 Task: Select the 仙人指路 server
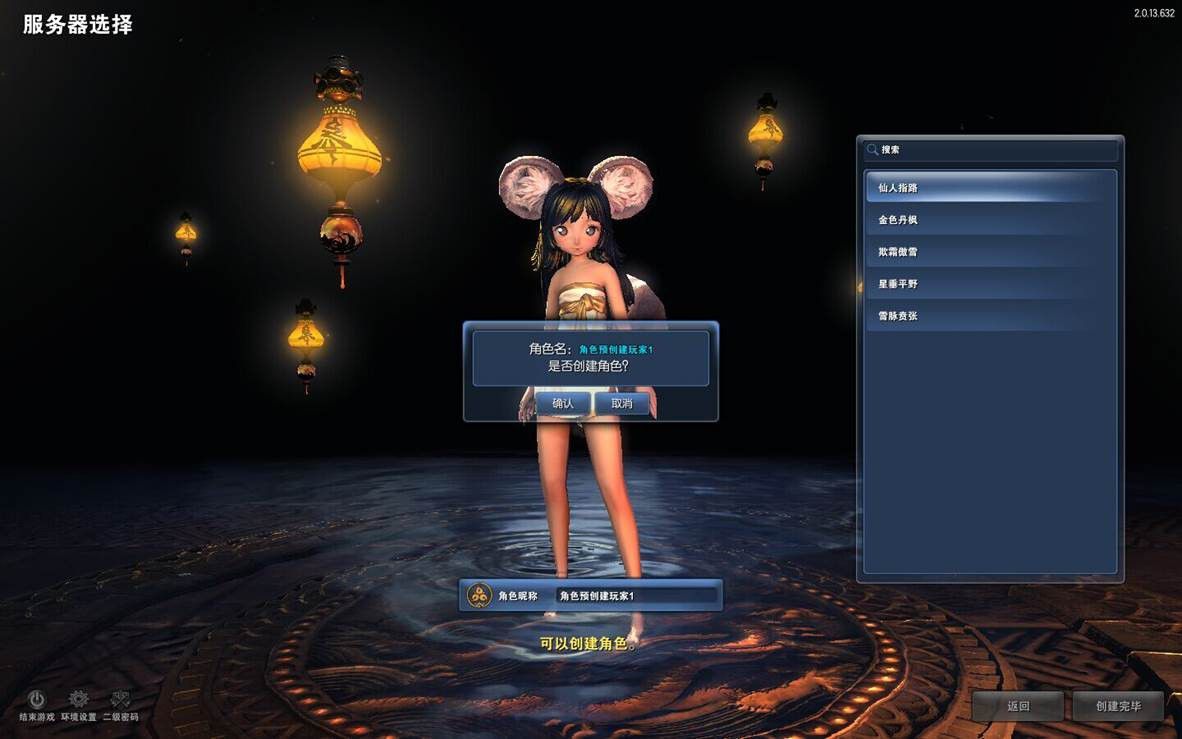990,187
